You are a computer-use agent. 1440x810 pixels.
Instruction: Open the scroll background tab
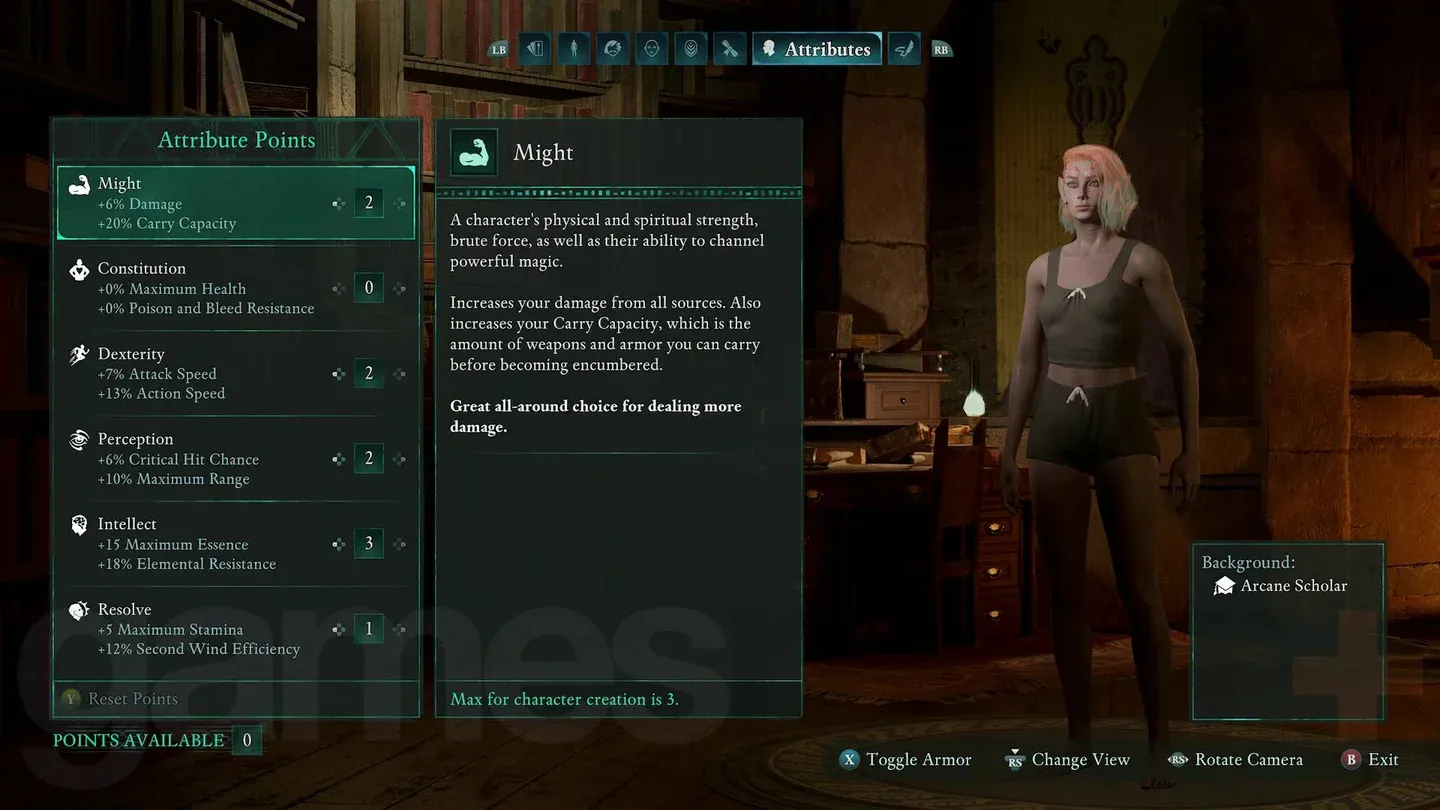[729, 48]
